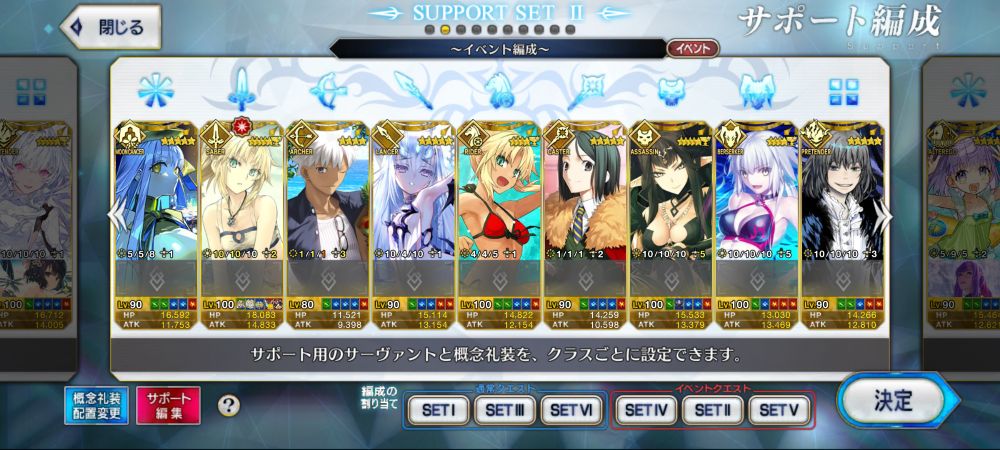The width and height of the screenshot is (1000, 450).
Task: Show help with the question mark icon
Action: tap(229, 405)
